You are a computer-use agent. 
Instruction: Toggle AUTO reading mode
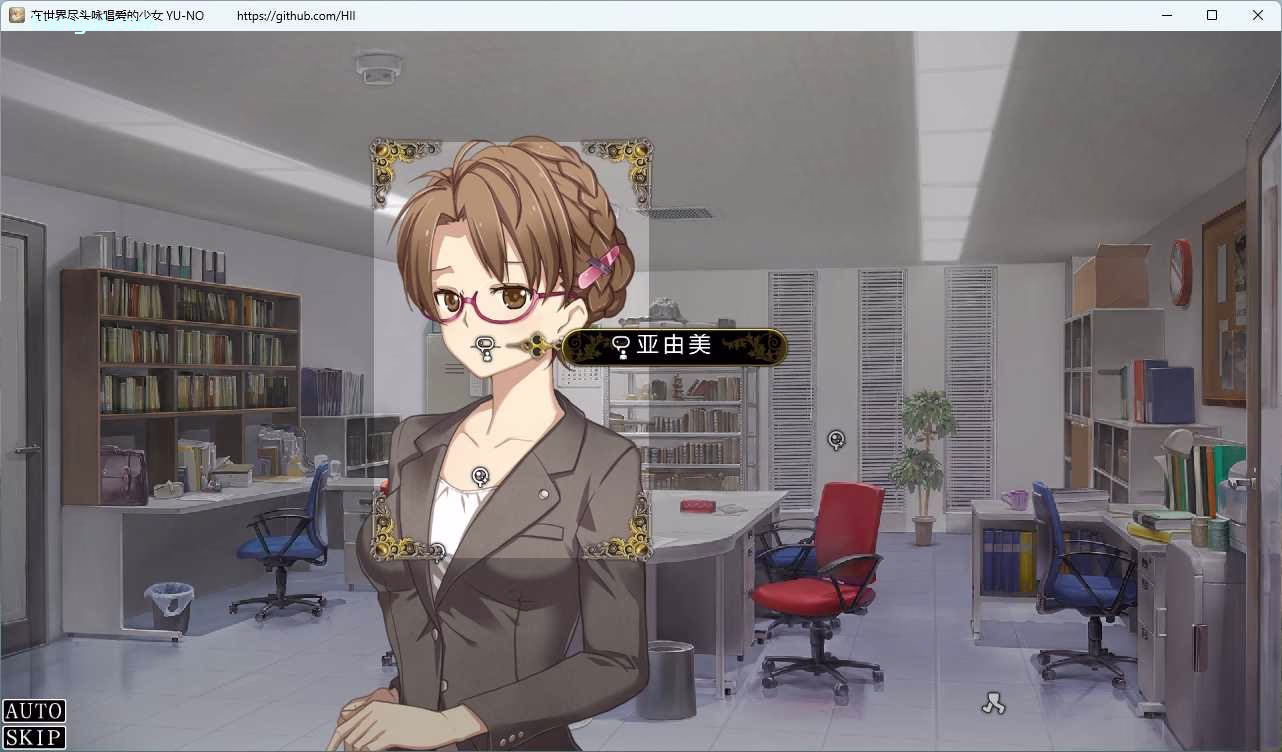pyautogui.click(x=33, y=711)
